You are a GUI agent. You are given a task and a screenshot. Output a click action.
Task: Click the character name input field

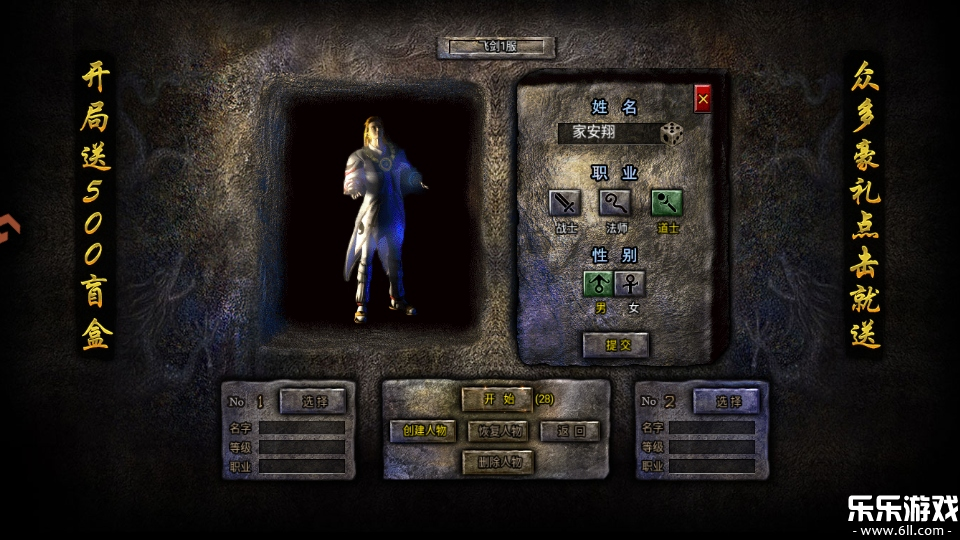click(x=608, y=133)
